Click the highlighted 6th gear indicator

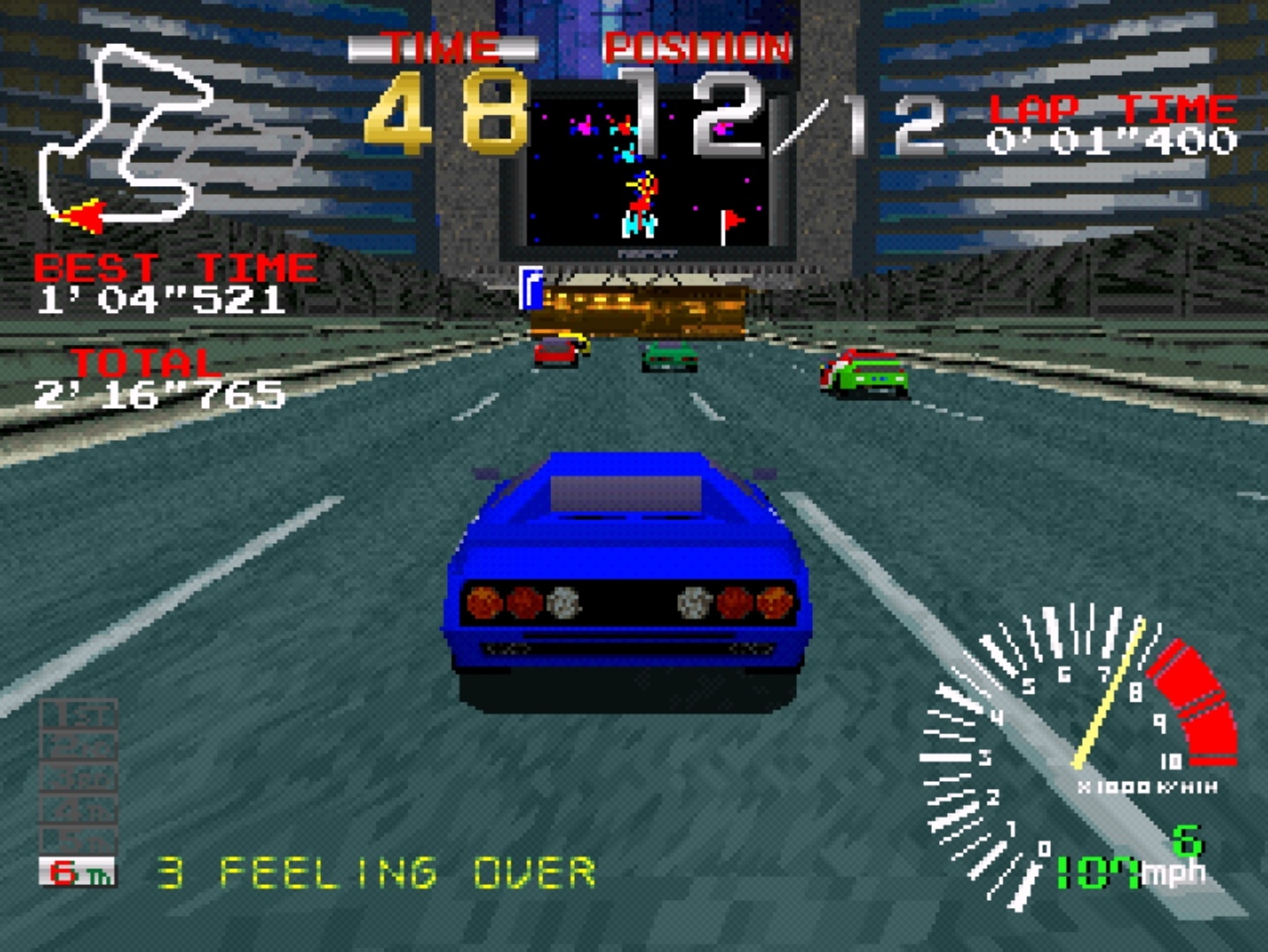(x=77, y=872)
